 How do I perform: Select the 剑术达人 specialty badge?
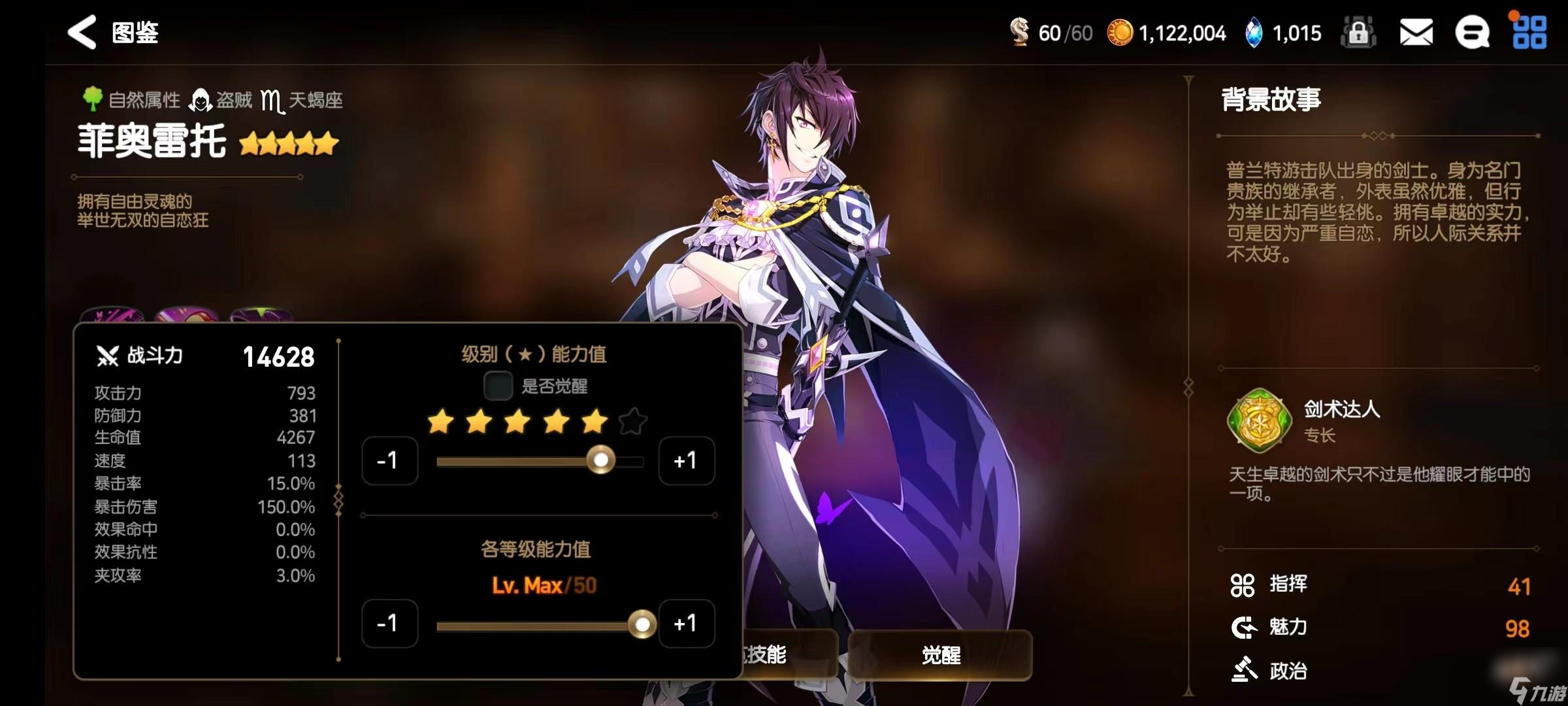coord(1259,421)
